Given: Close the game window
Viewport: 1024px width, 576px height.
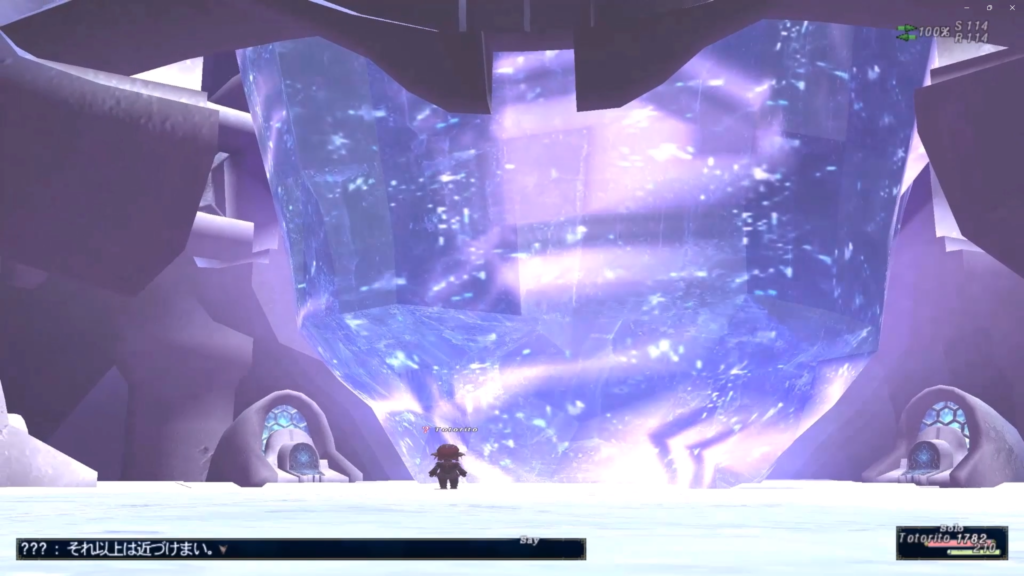Looking at the screenshot, I should 1012,7.
